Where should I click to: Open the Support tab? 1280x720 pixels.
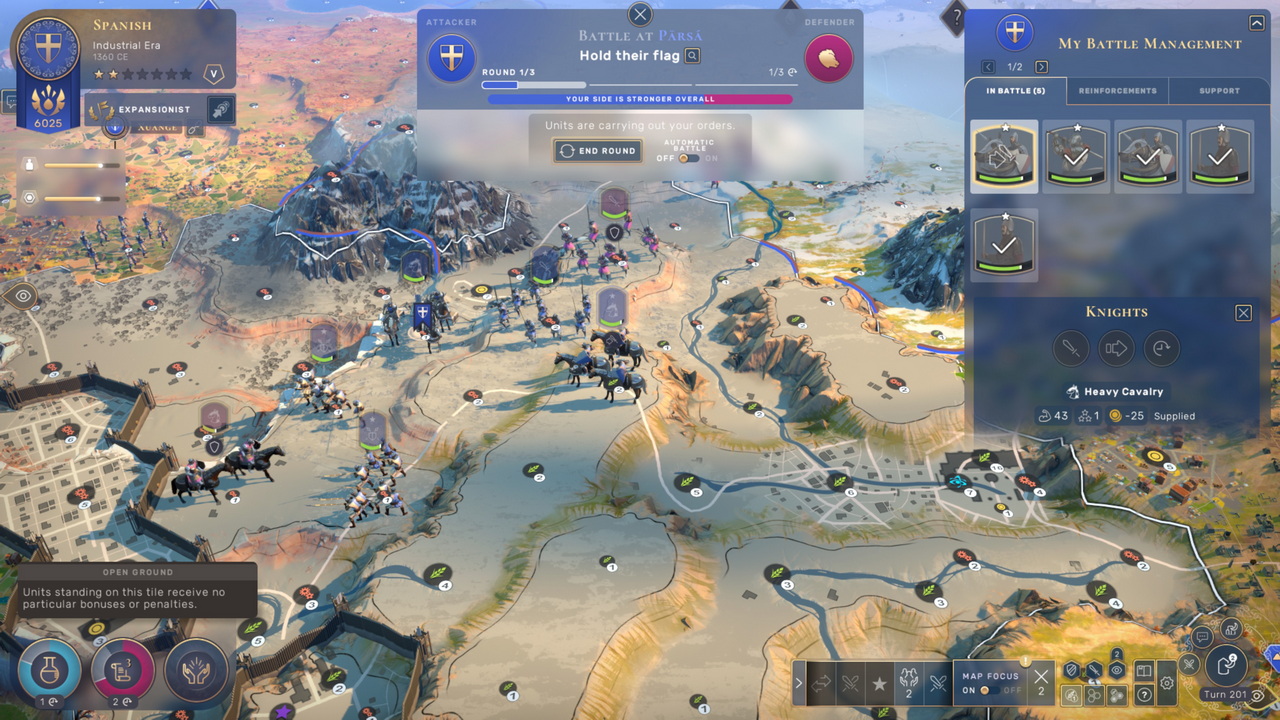[x=1219, y=91]
